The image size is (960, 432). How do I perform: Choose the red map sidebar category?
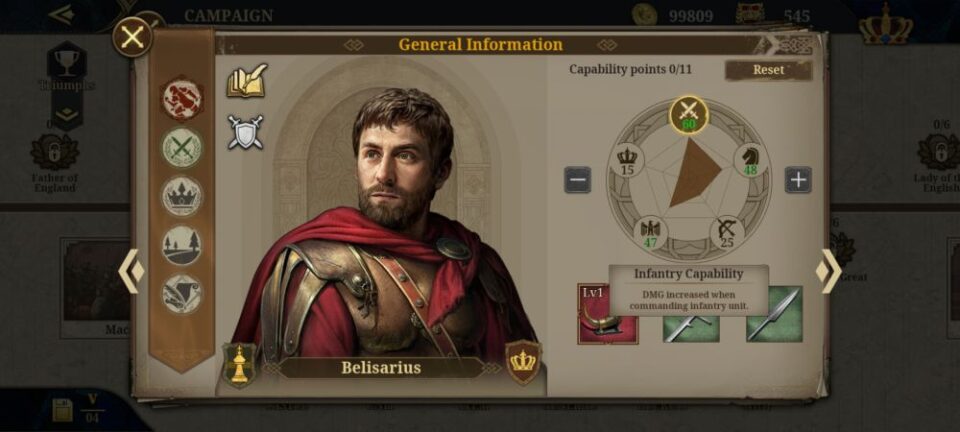(x=182, y=99)
